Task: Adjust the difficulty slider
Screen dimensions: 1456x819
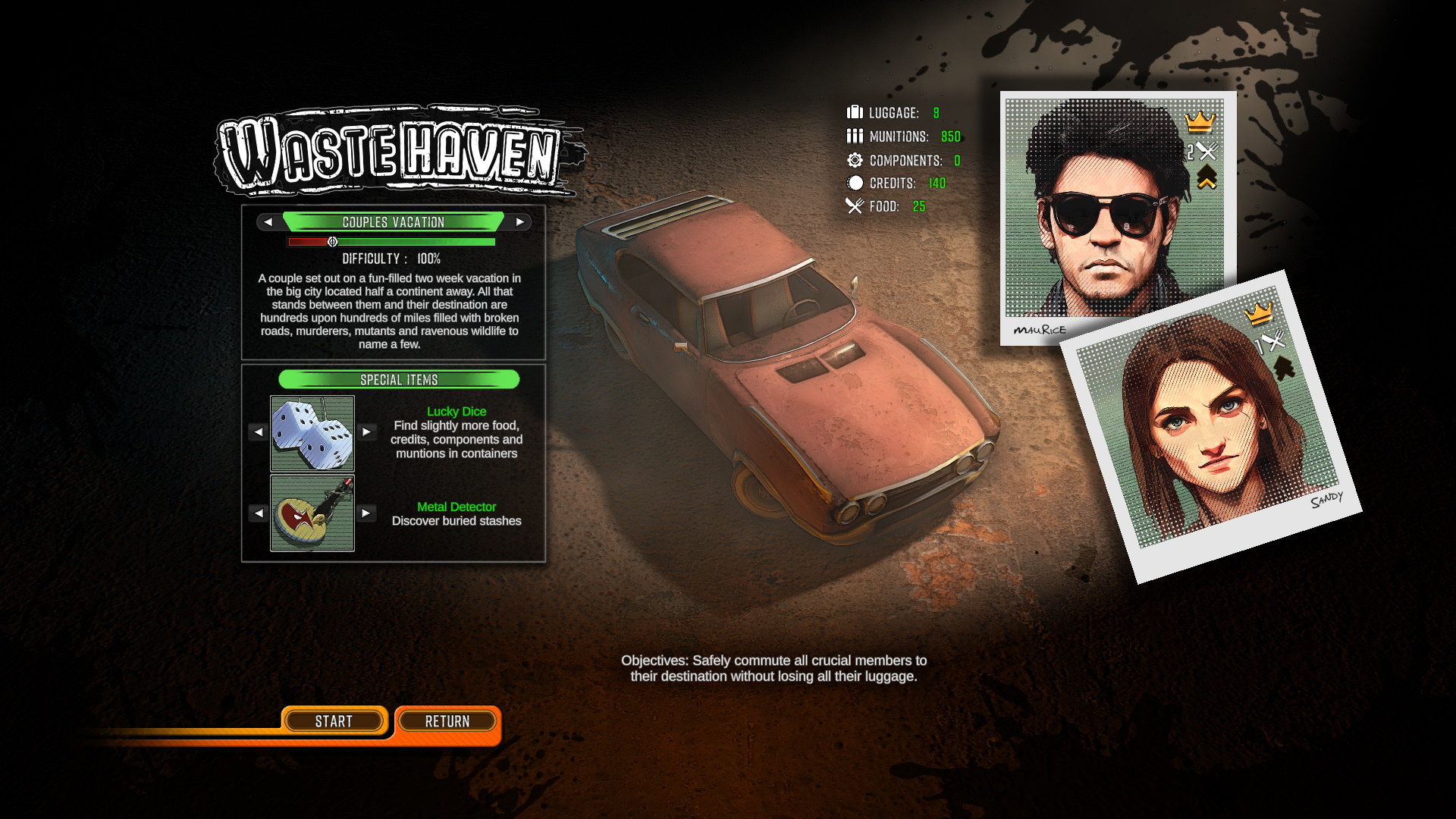Action: (332, 241)
